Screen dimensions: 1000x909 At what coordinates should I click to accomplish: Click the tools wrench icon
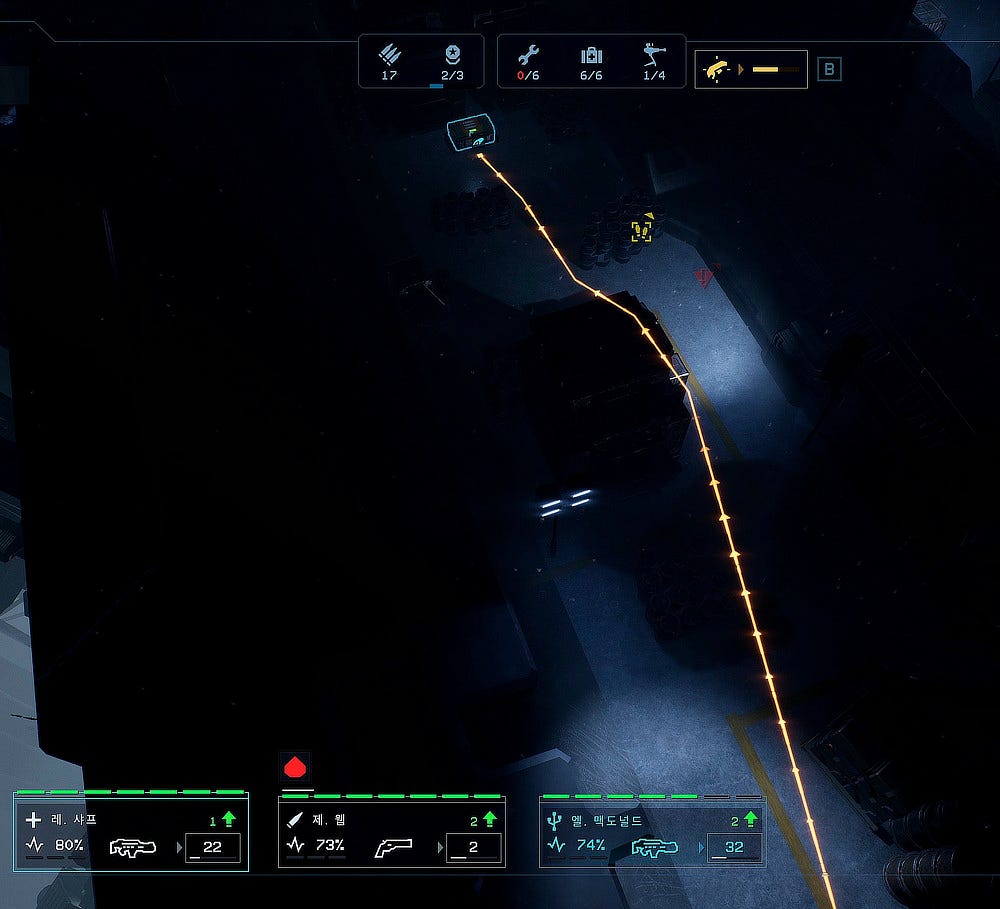(529, 56)
